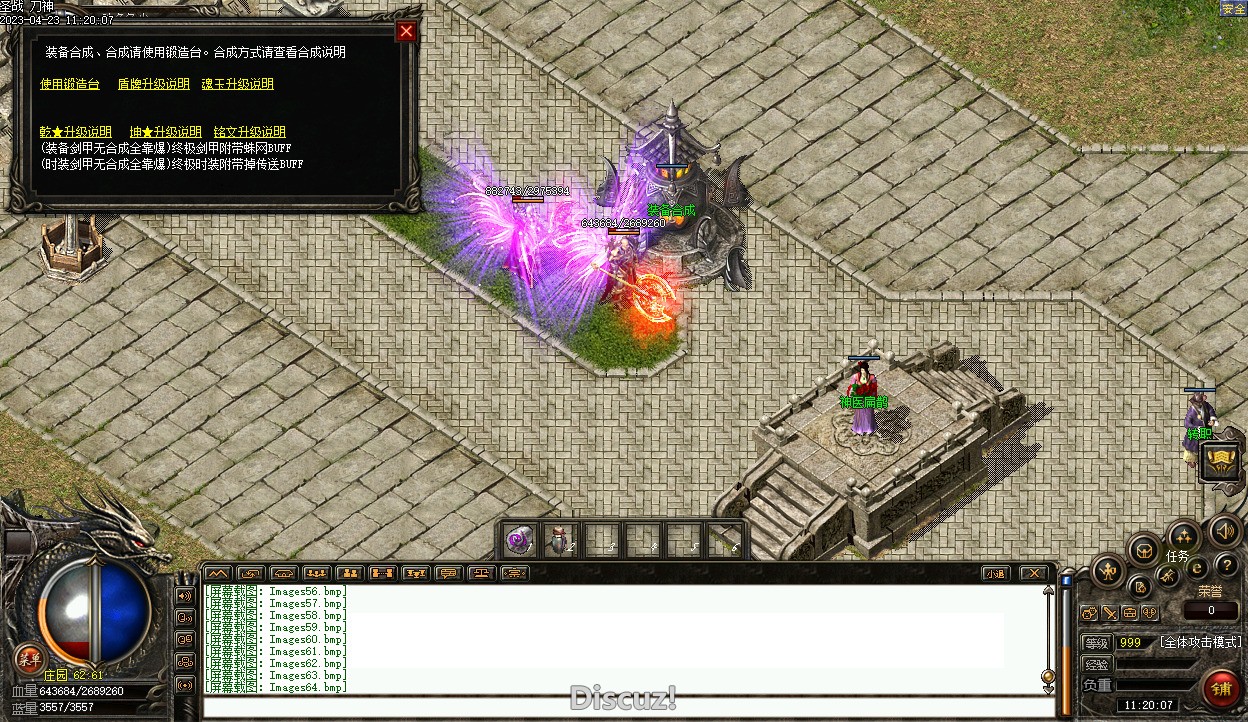Open the character panel warrior icon
The width and height of the screenshot is (1248, 722).
click(x=1107, y=571)
